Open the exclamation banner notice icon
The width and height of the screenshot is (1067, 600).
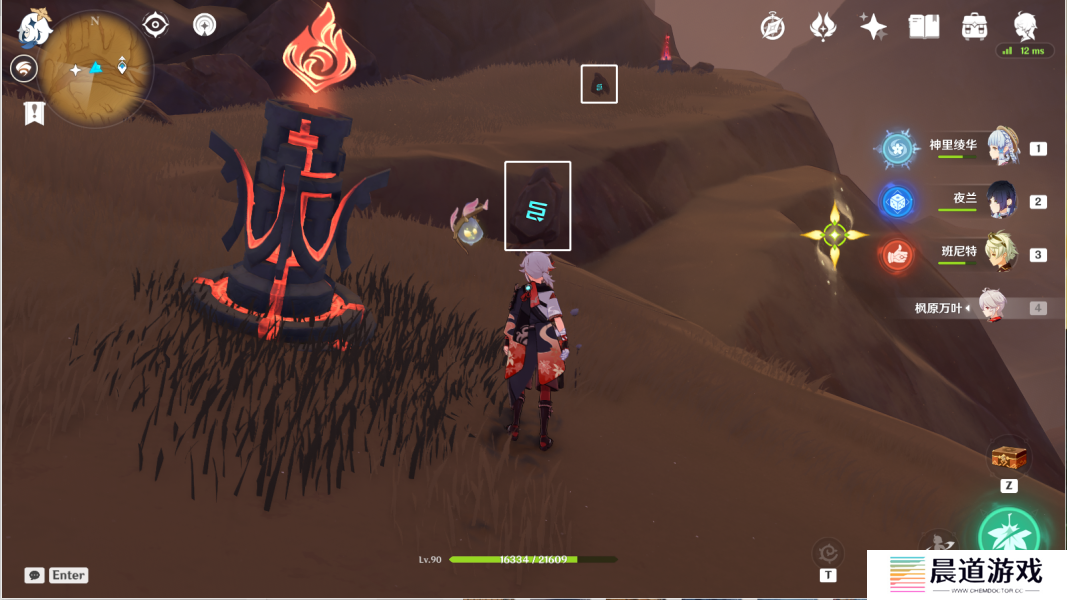[x=35, y=113]
